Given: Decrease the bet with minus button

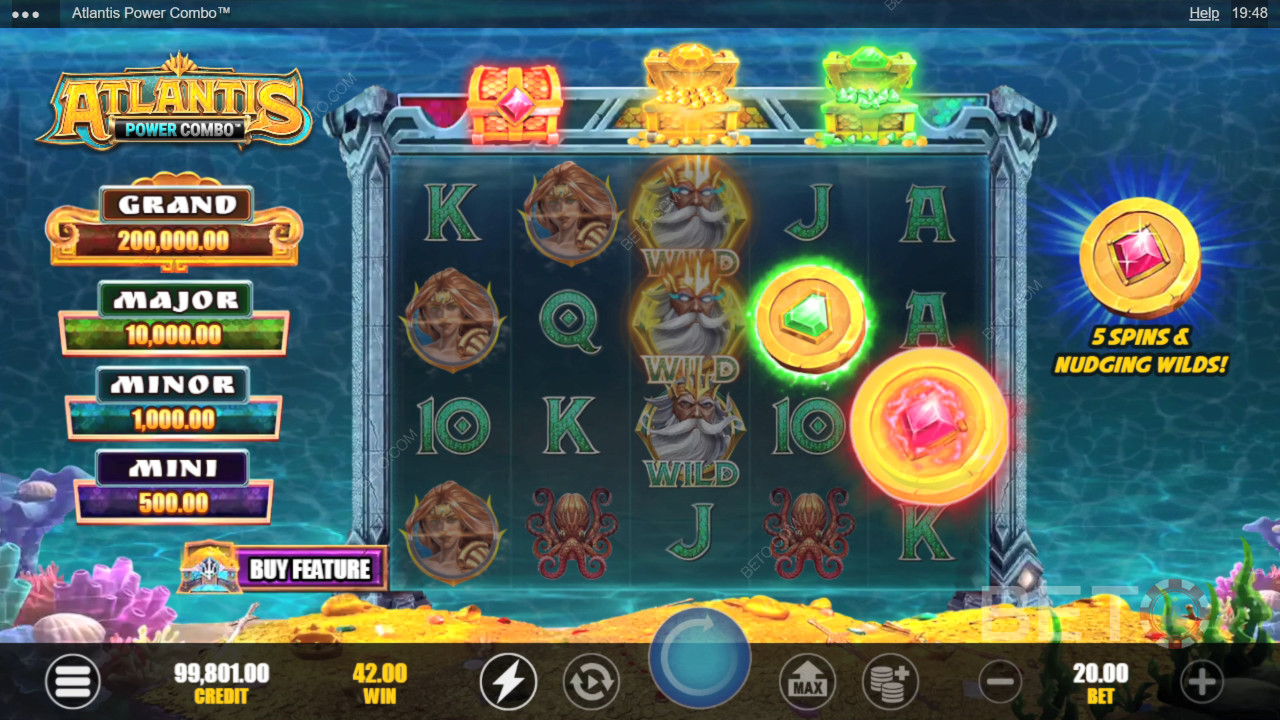Looking at the screenshot, I should coord(999,682).
